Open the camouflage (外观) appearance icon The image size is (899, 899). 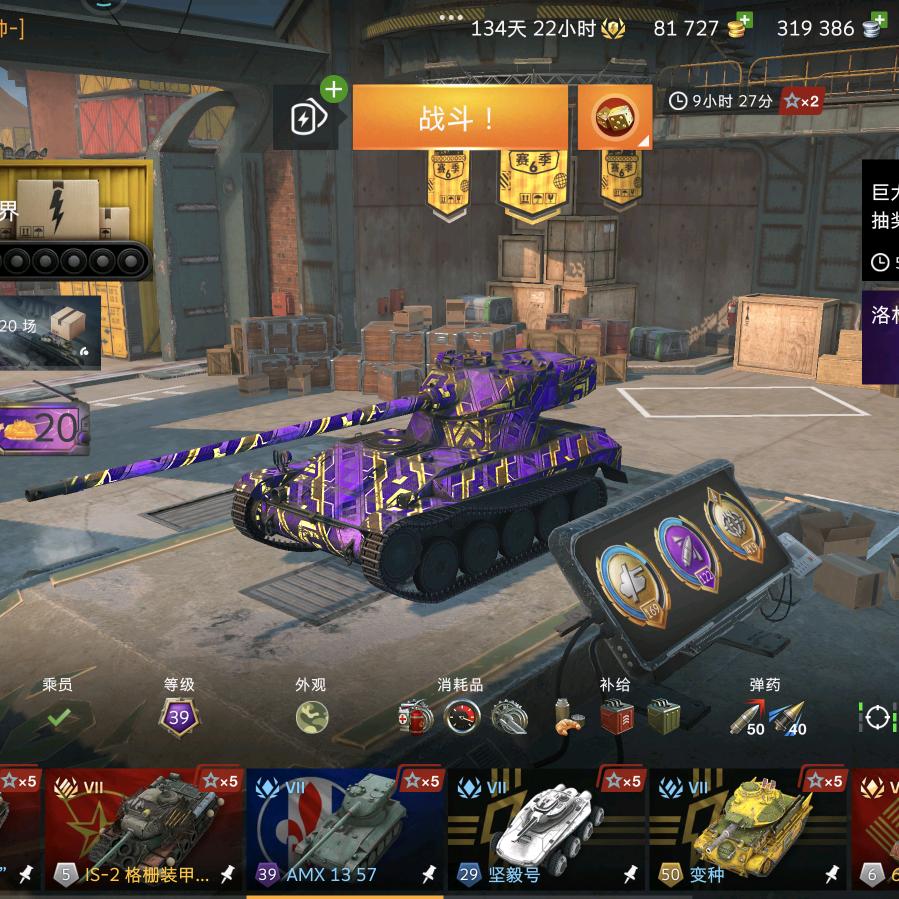click(x=312, y=716)
